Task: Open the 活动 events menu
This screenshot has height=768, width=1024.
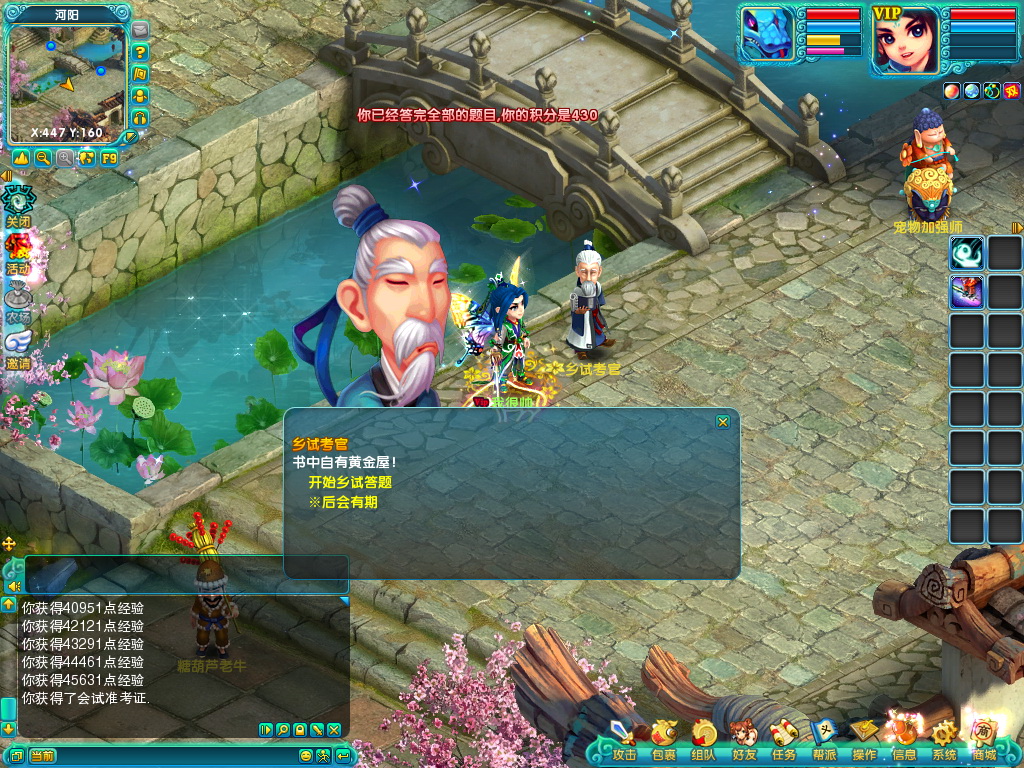Action: click(x=18, y=252)
